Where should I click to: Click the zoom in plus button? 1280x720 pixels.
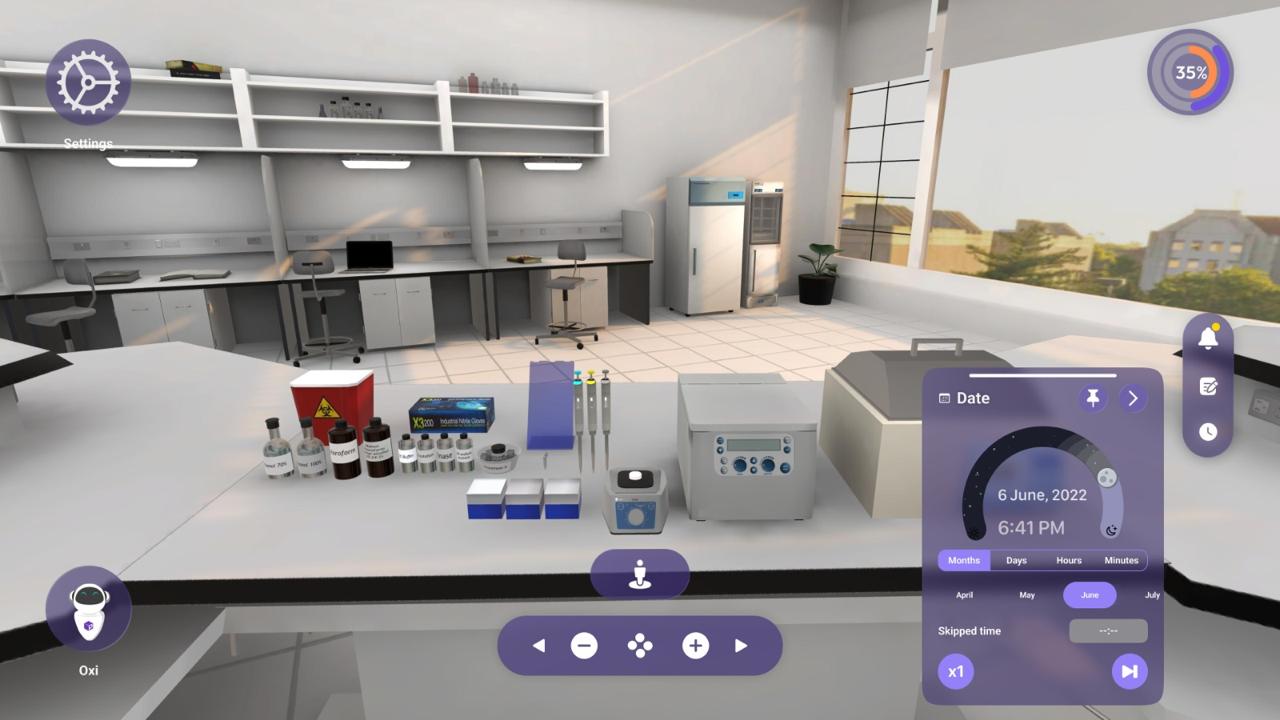tap(695, 646)
